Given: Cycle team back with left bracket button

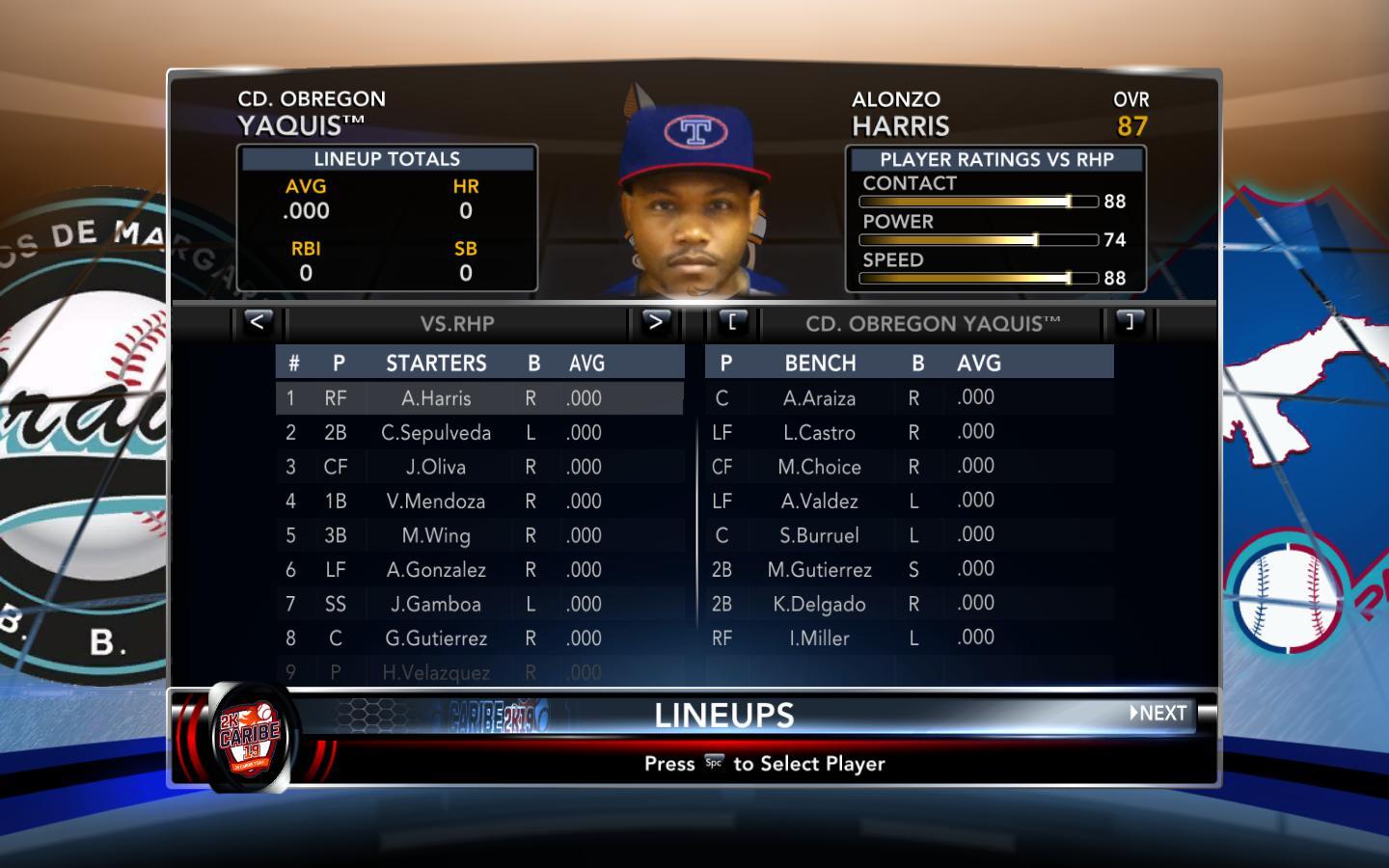Looking at the screenshot, I should (x=732, y=322).
